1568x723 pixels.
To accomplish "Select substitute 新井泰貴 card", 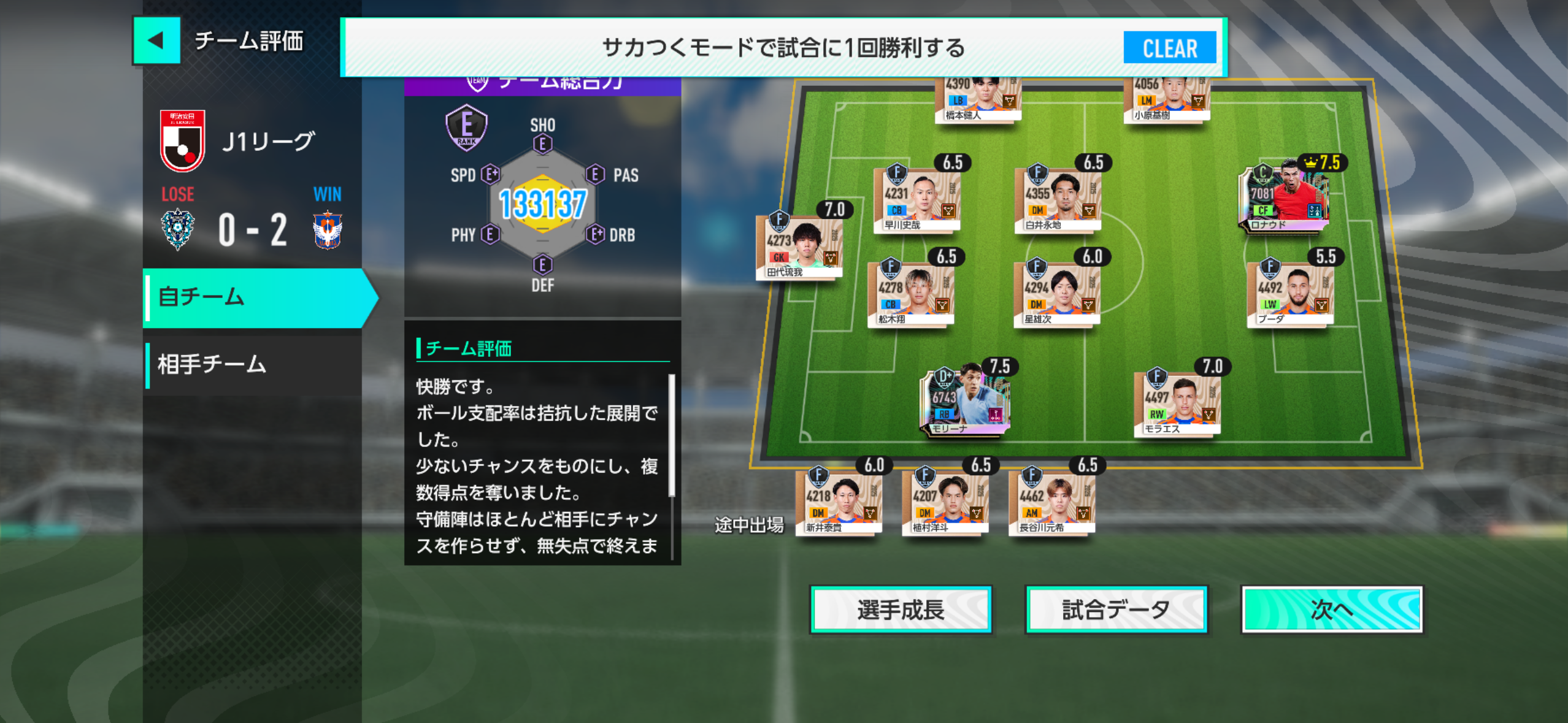I will [x=838, y=502].
